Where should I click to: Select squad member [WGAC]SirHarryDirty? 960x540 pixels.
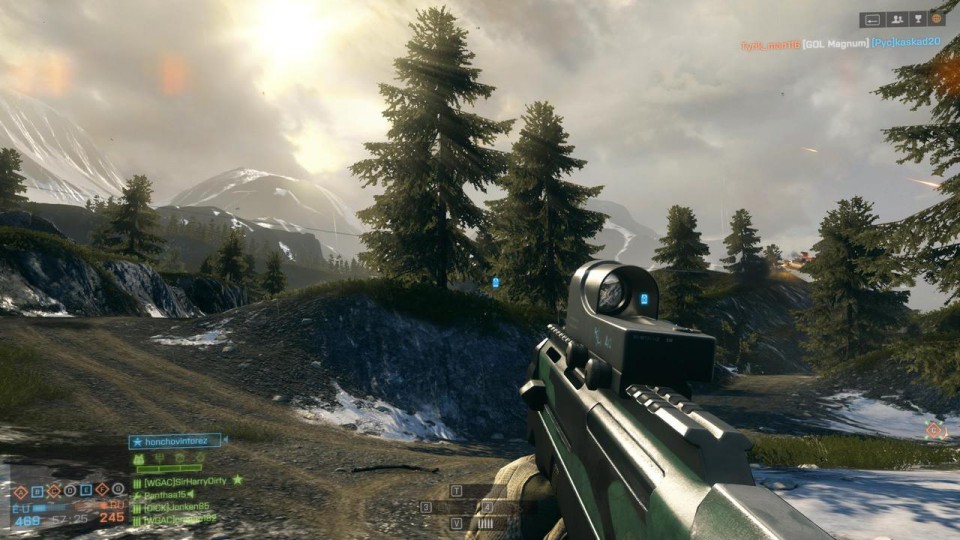[185, 481]
